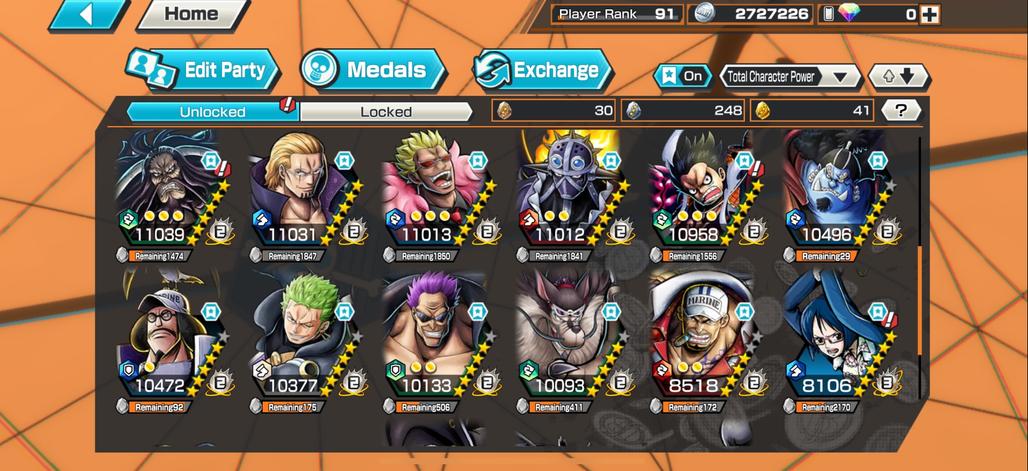Reverse the sort order with the arrows button

898,76
